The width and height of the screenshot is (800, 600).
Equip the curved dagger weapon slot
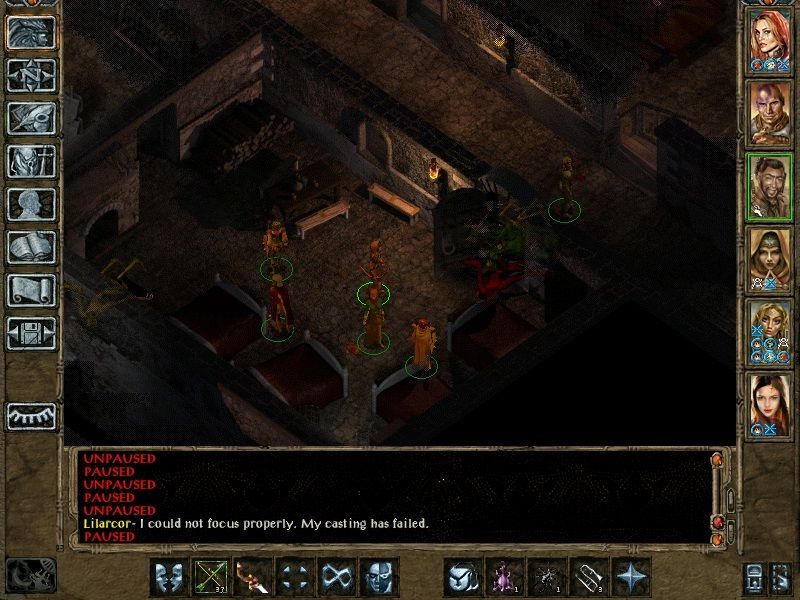253,577
